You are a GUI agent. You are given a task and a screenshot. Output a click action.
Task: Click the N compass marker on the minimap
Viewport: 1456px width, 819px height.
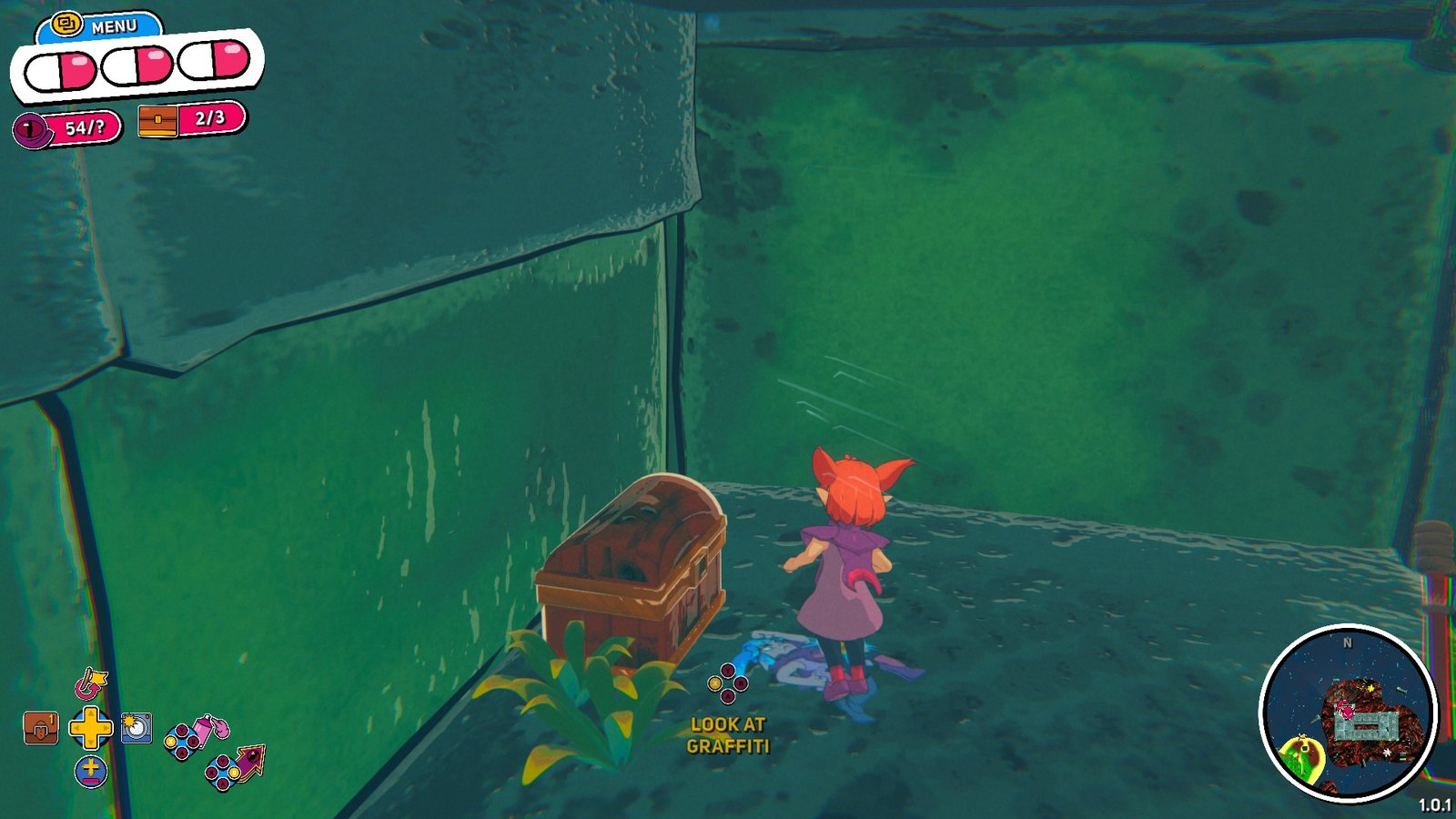[x=1345, y=644]
